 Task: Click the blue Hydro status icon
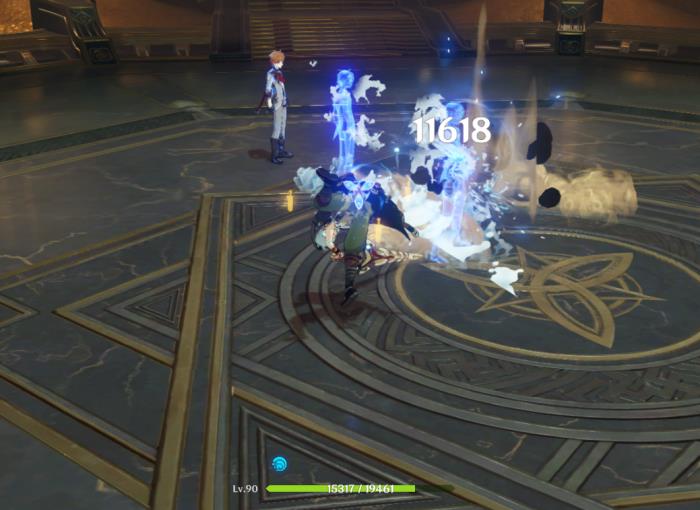(278, 465)
